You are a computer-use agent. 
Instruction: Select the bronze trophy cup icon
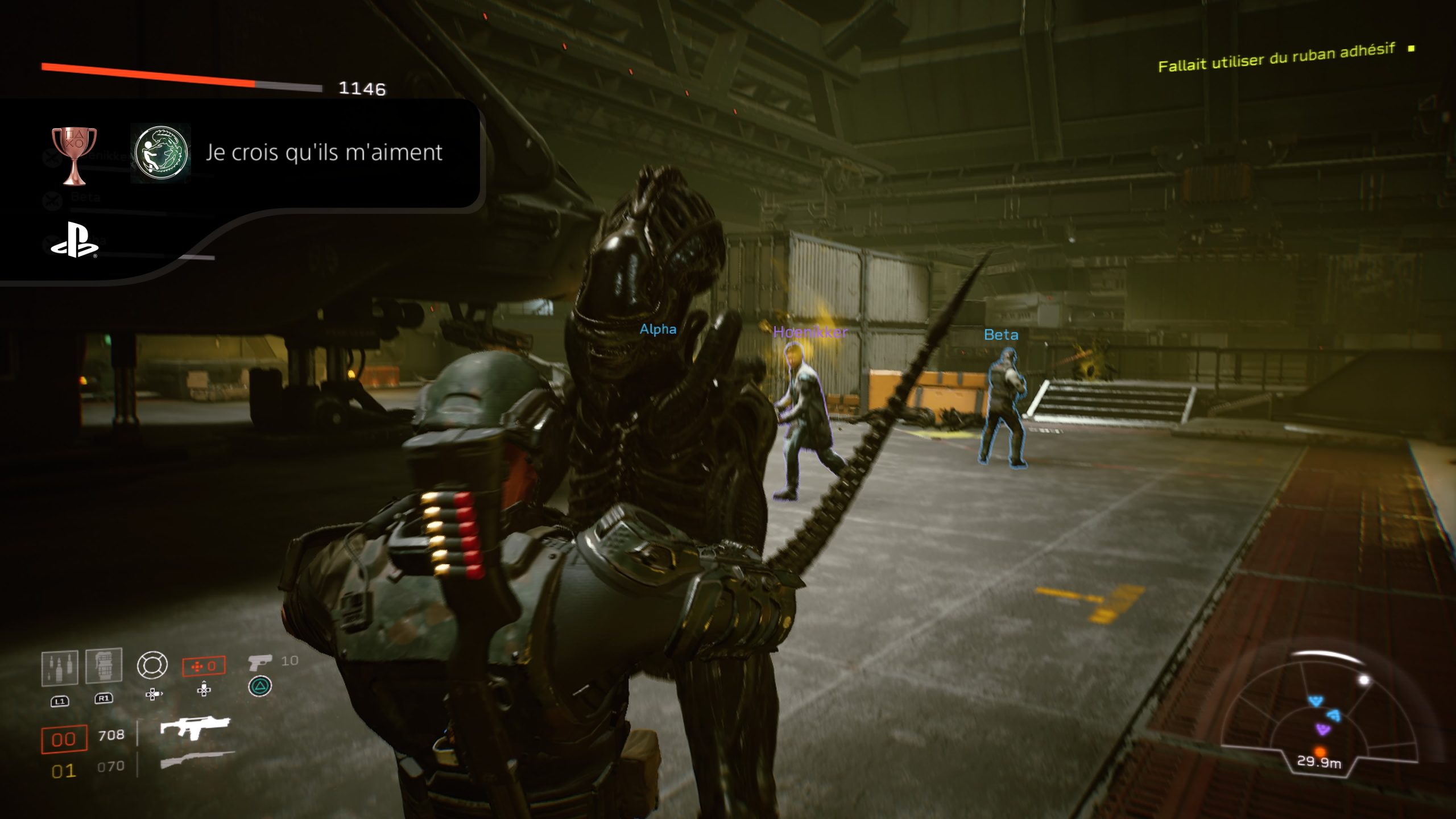click(x=74, y=155)
